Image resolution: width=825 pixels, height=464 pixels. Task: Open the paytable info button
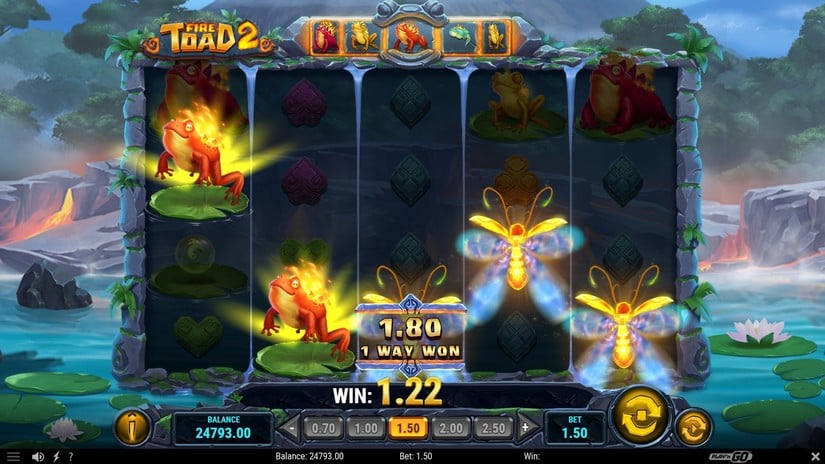[133, 427]
